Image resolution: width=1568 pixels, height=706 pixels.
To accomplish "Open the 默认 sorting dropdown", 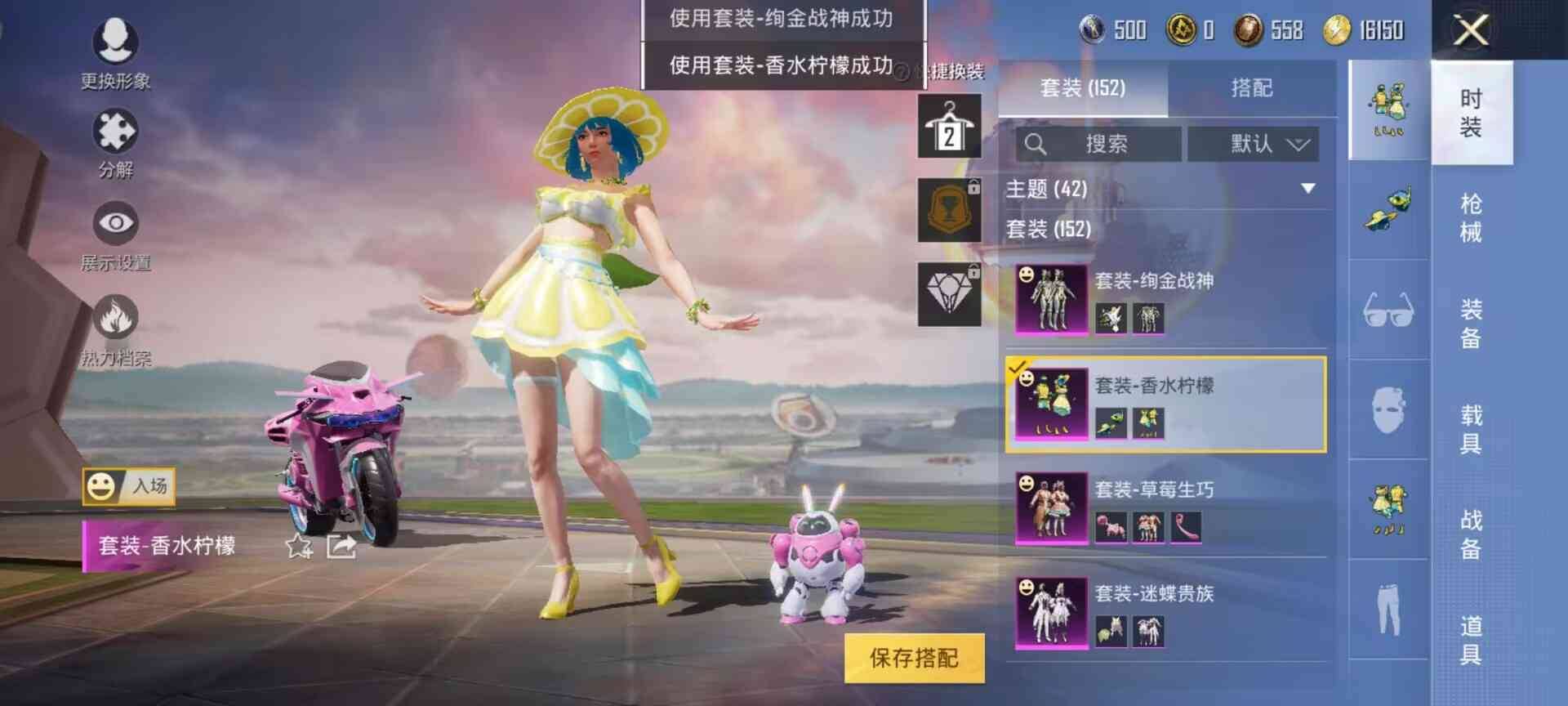I will pos(1253,145).
